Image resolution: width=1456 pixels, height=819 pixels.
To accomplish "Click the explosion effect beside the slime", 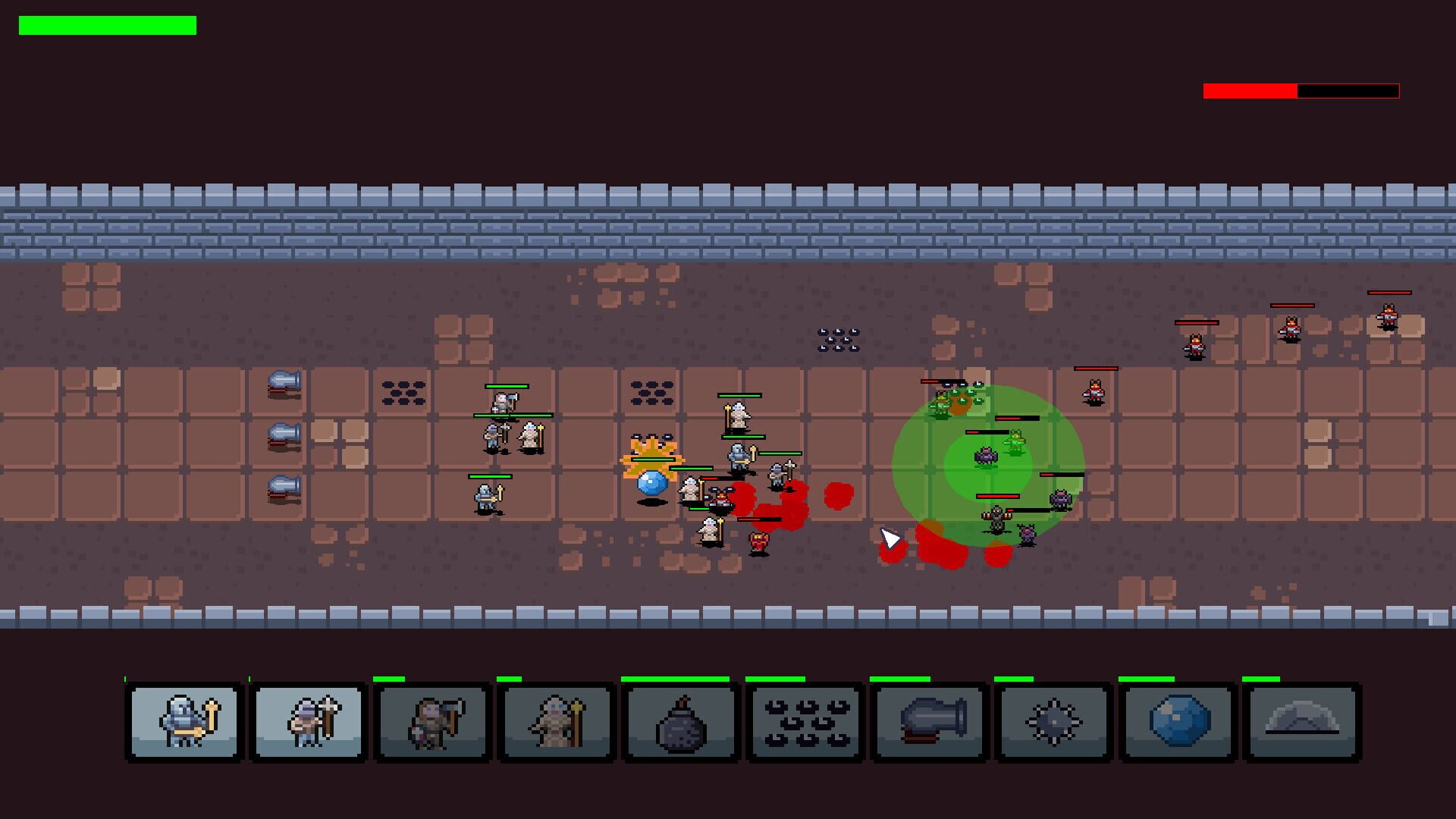I will 654,455.
